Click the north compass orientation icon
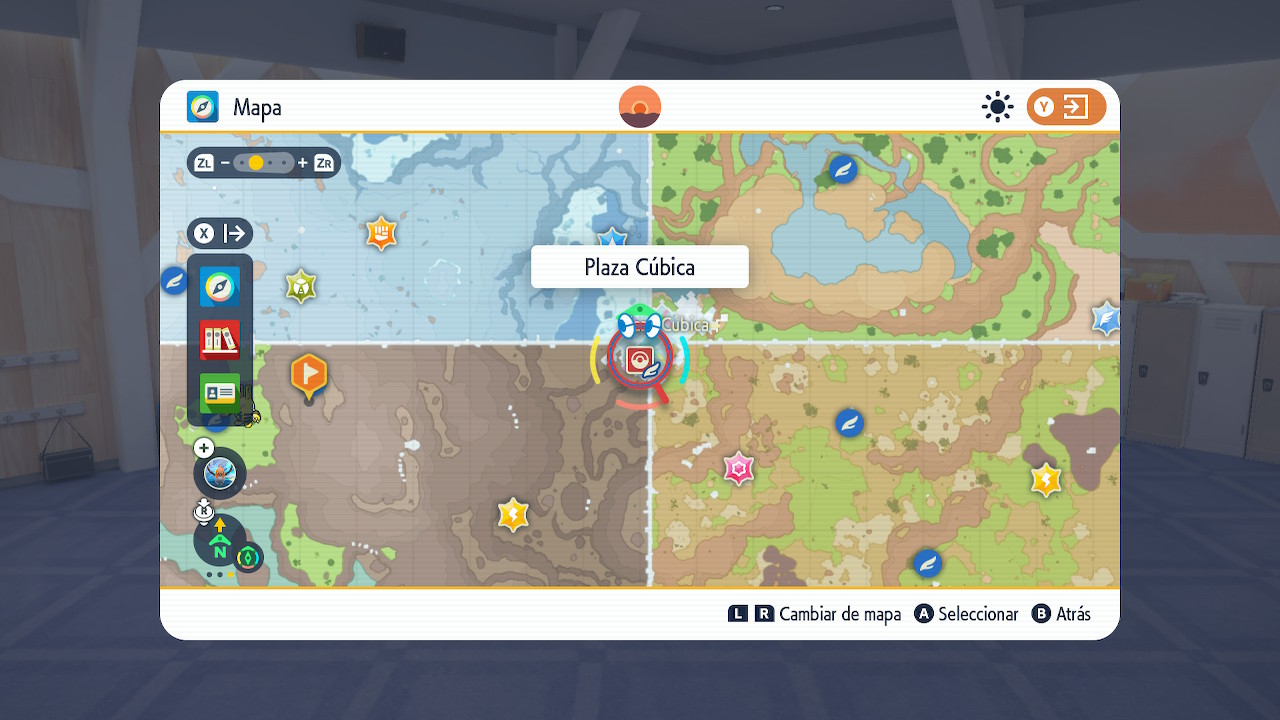This screenshot has height=720, width=1280. pos(220,541)
